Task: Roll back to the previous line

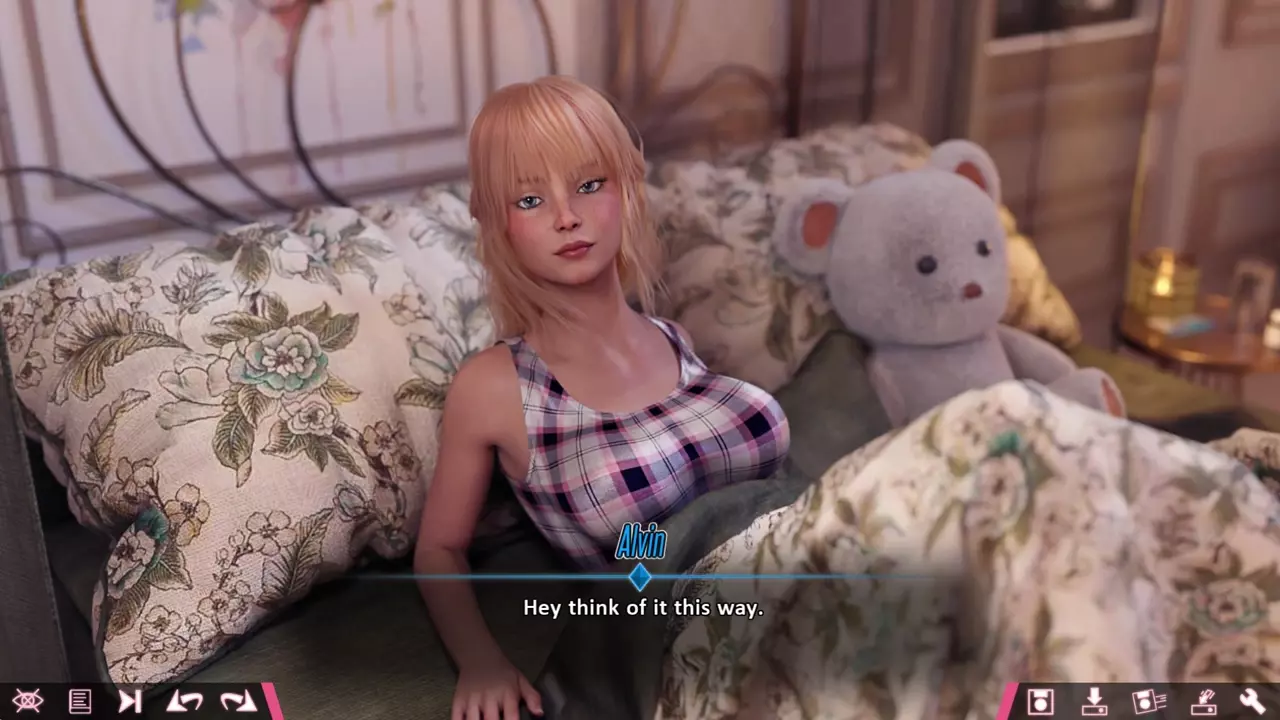Action: [x=184, y=701]
